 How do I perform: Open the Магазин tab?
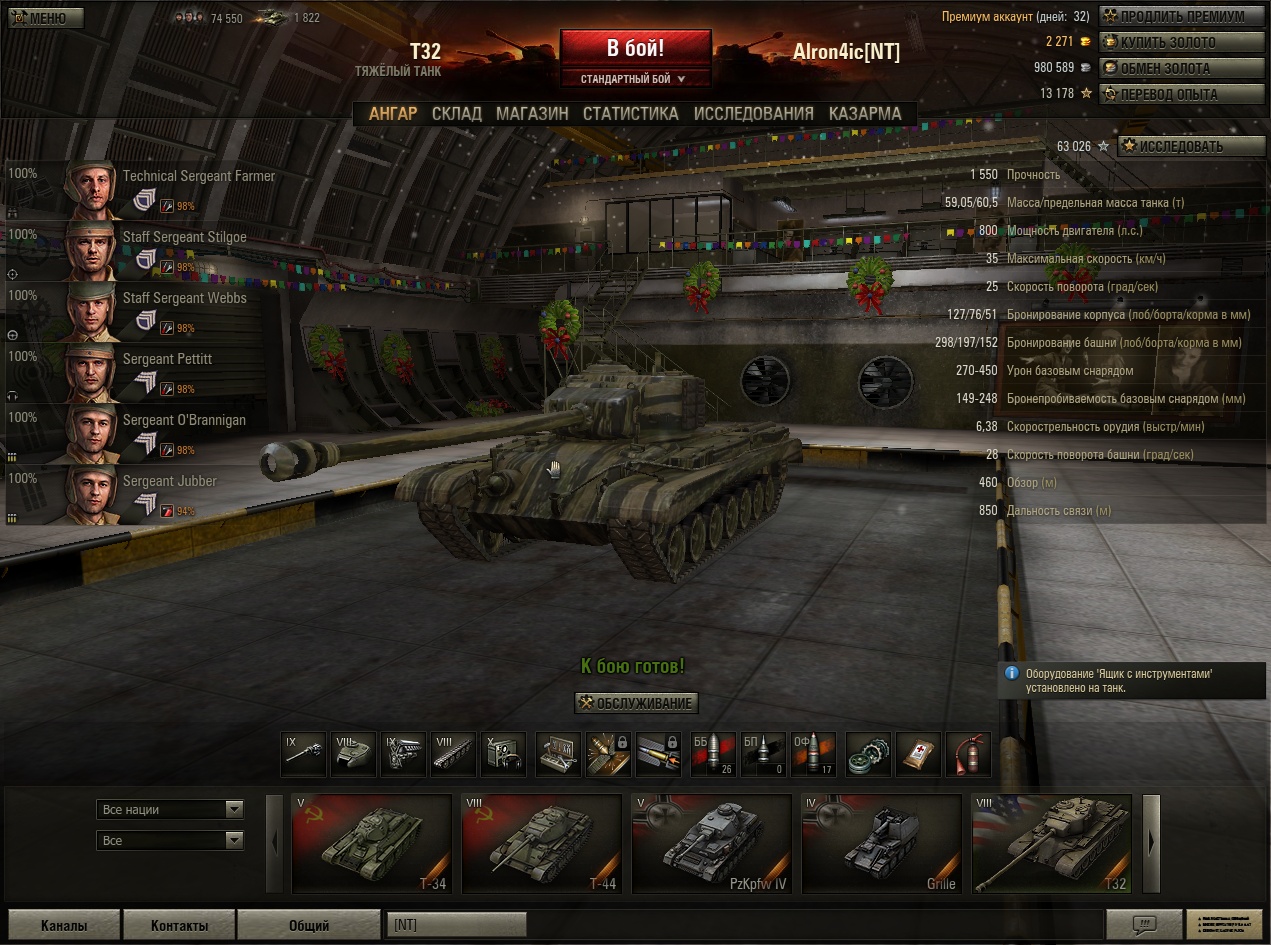(x=532, y=114)
